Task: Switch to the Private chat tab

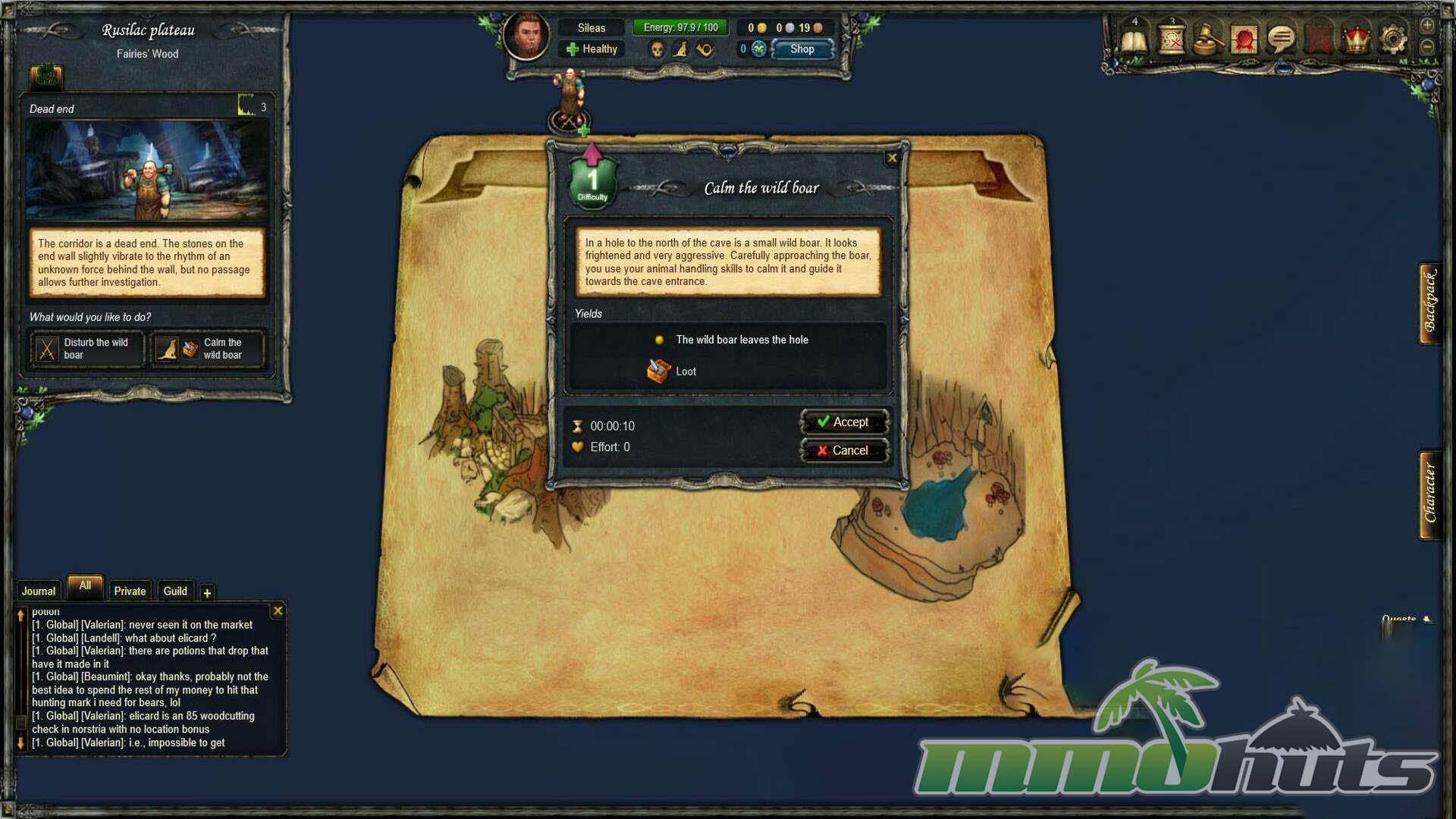Action: tap(130, 591)
